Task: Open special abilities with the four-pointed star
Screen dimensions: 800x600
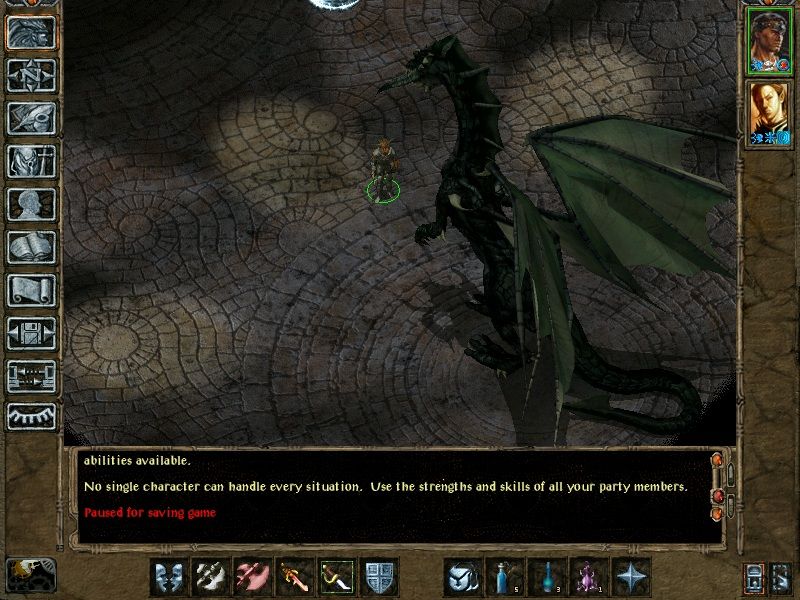Action: coord(631,577)
